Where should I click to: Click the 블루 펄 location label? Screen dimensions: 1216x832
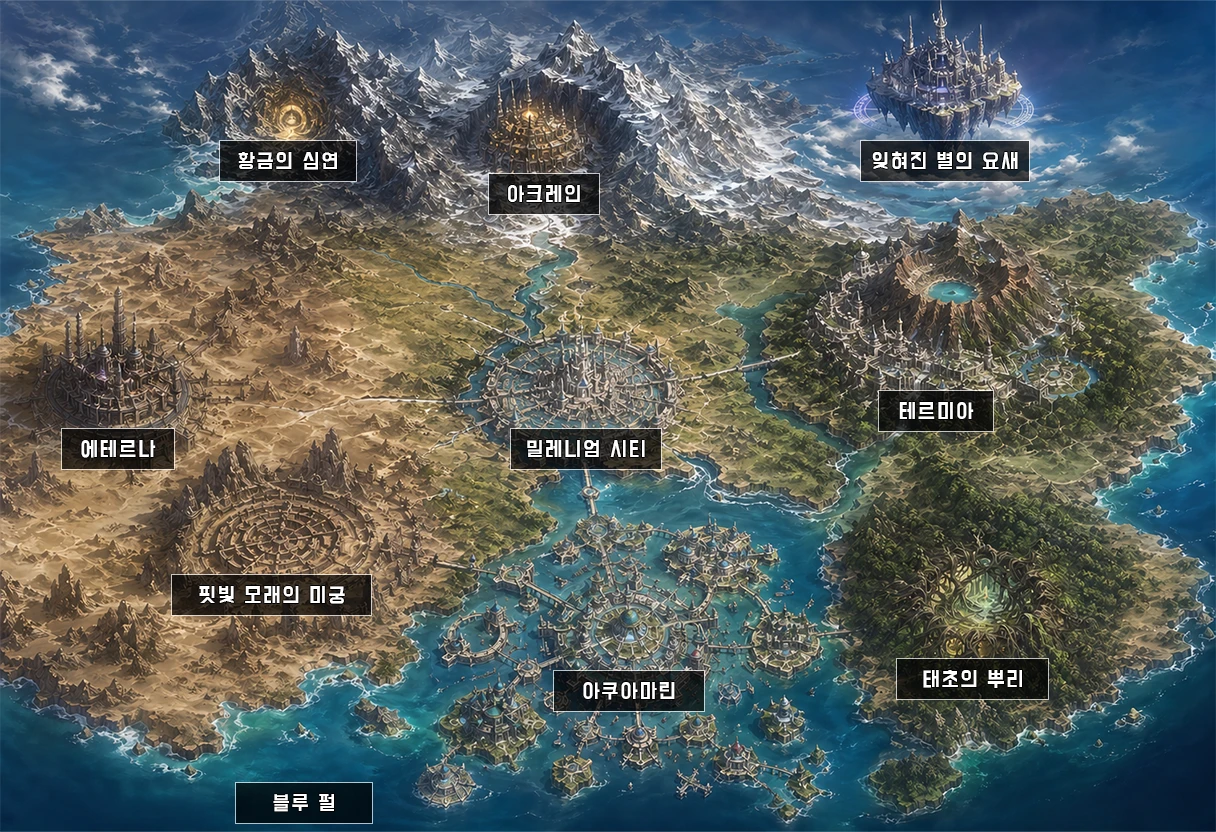pyautogui.click(x=303, y=803)
